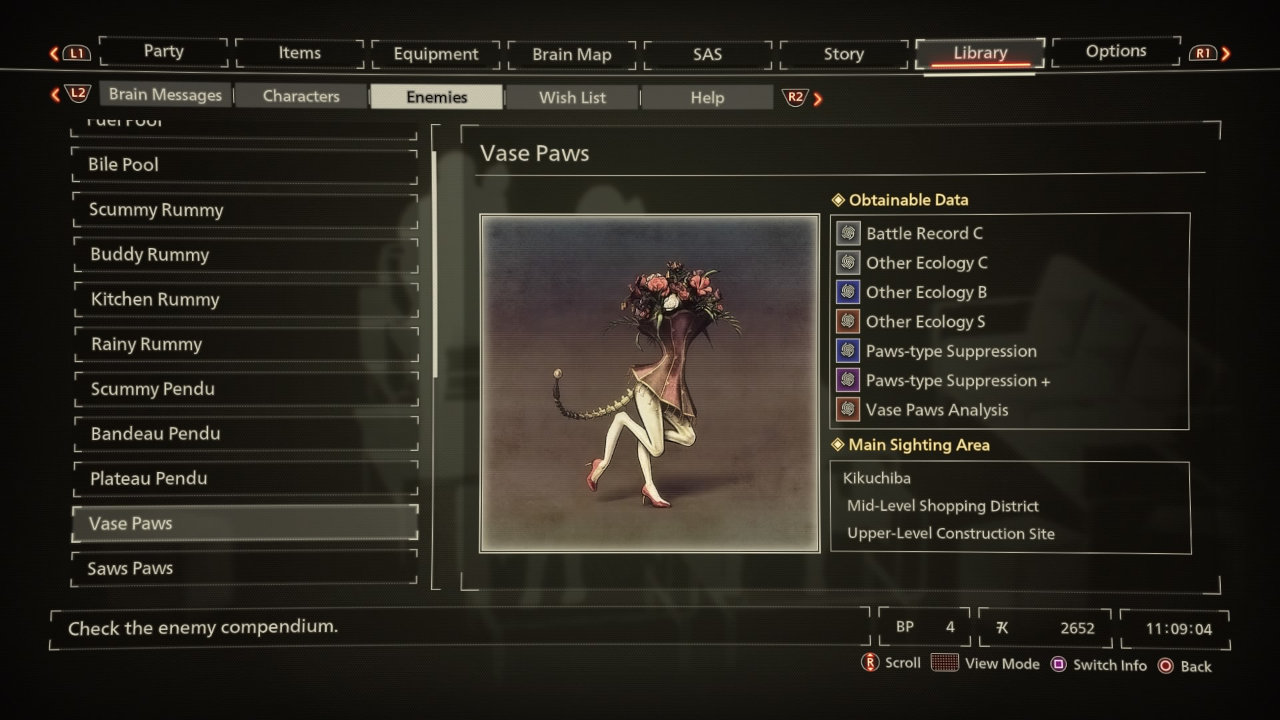Click the R1 shoulder button prompt
This screenshot has height=720, width=1280.
1205,53
